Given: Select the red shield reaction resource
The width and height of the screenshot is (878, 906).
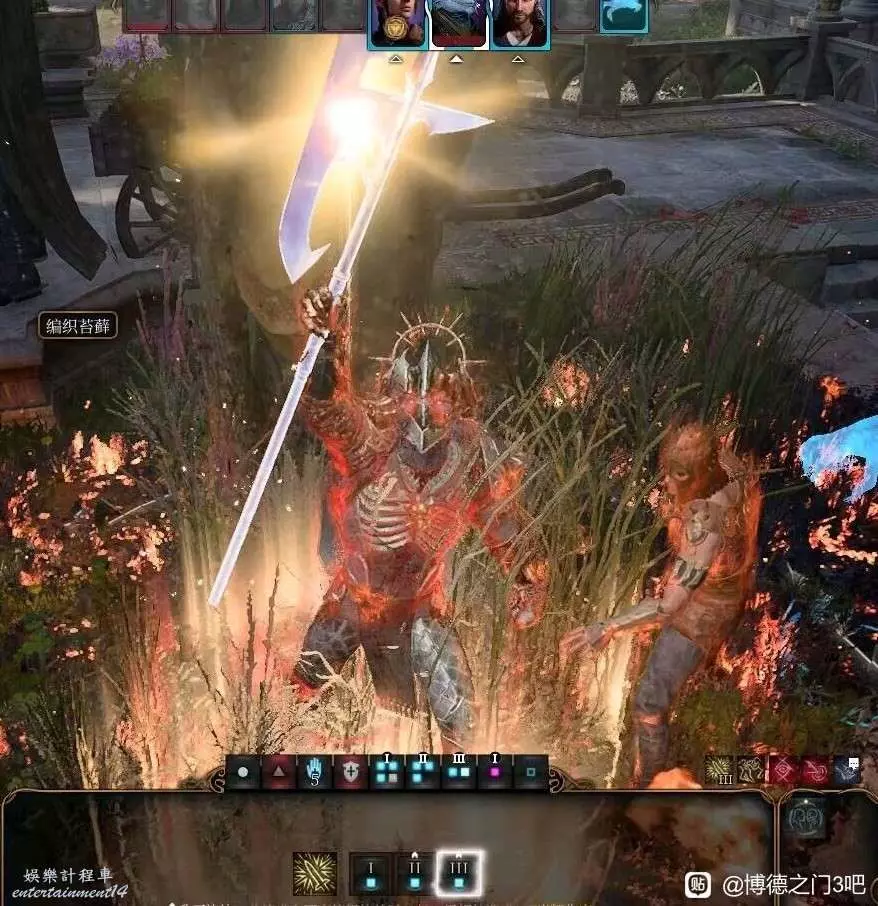Looking at the screenshot, I should tap(351, 774).
